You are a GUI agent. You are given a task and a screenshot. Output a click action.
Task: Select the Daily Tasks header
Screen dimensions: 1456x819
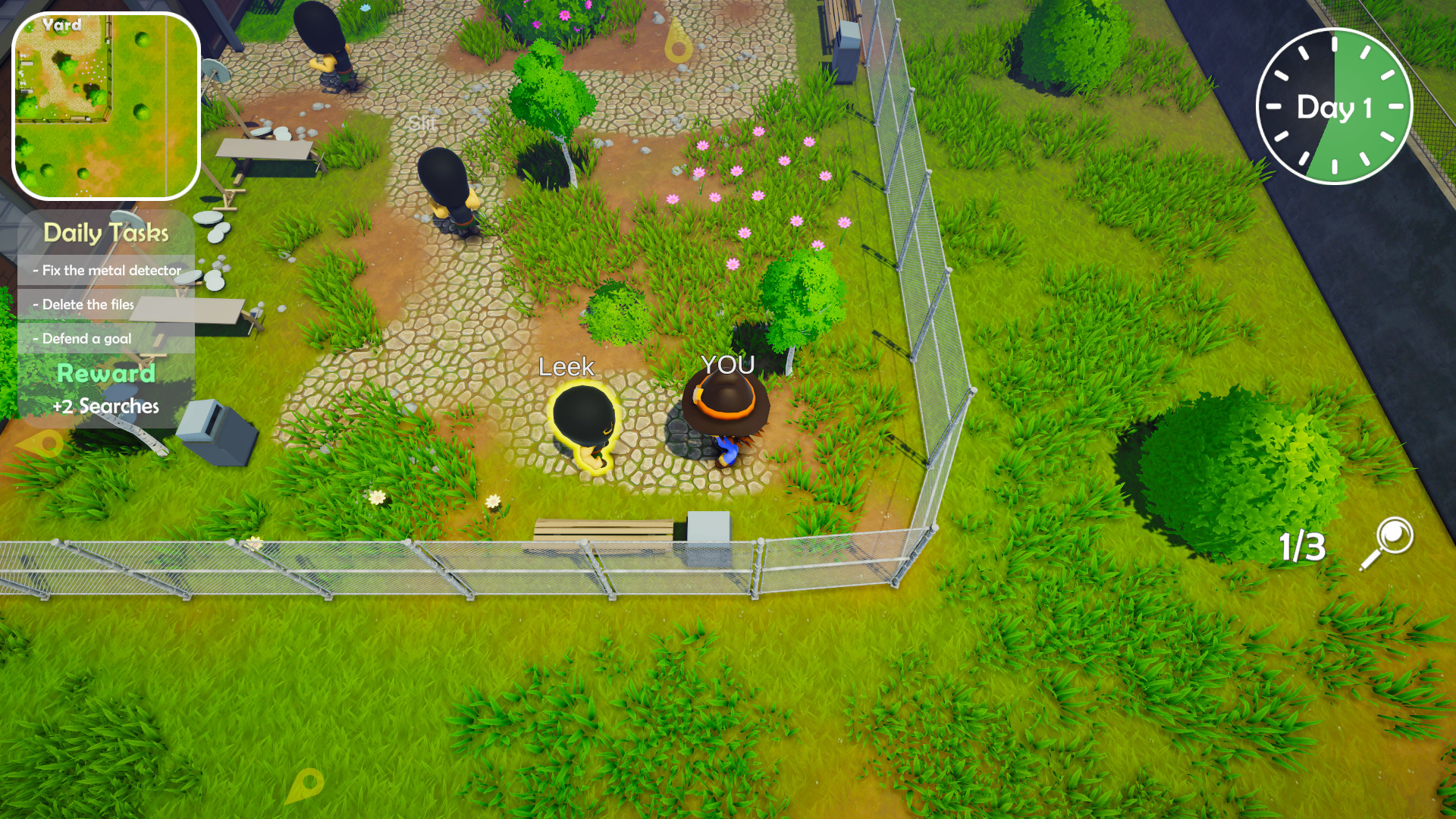pos(105,233)
